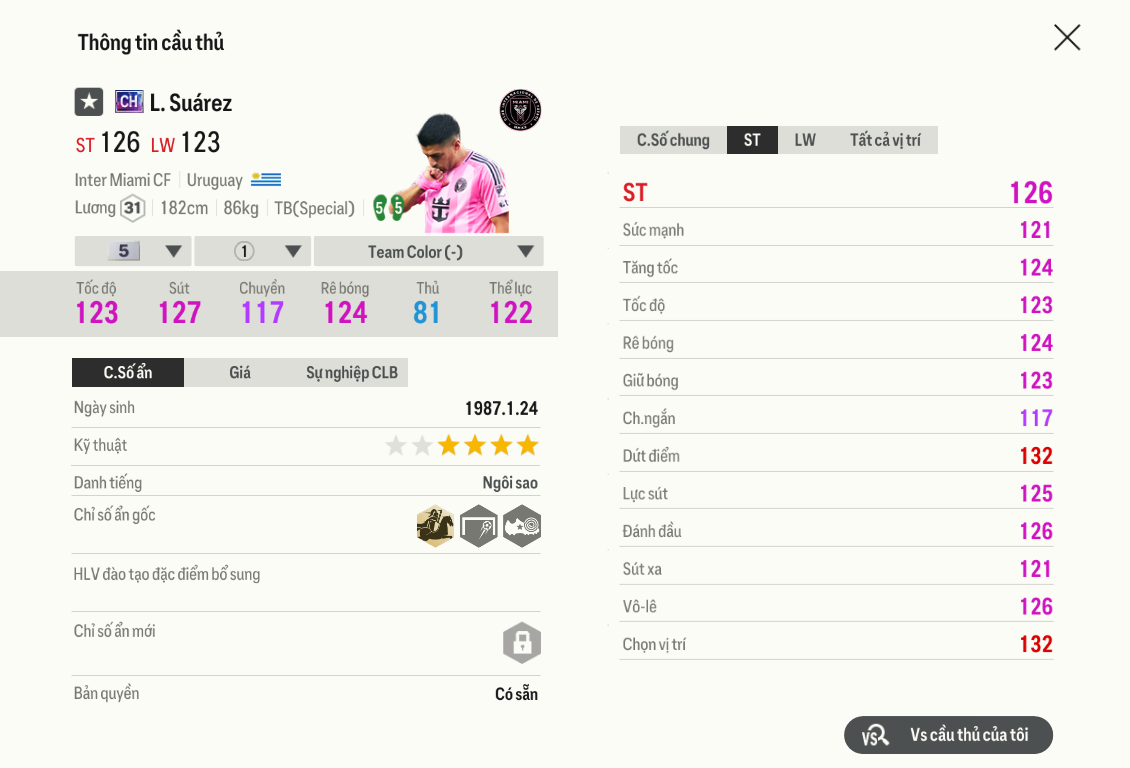Click the goal net trait icon
The image size is (1130, 768).
click(478, 526)
